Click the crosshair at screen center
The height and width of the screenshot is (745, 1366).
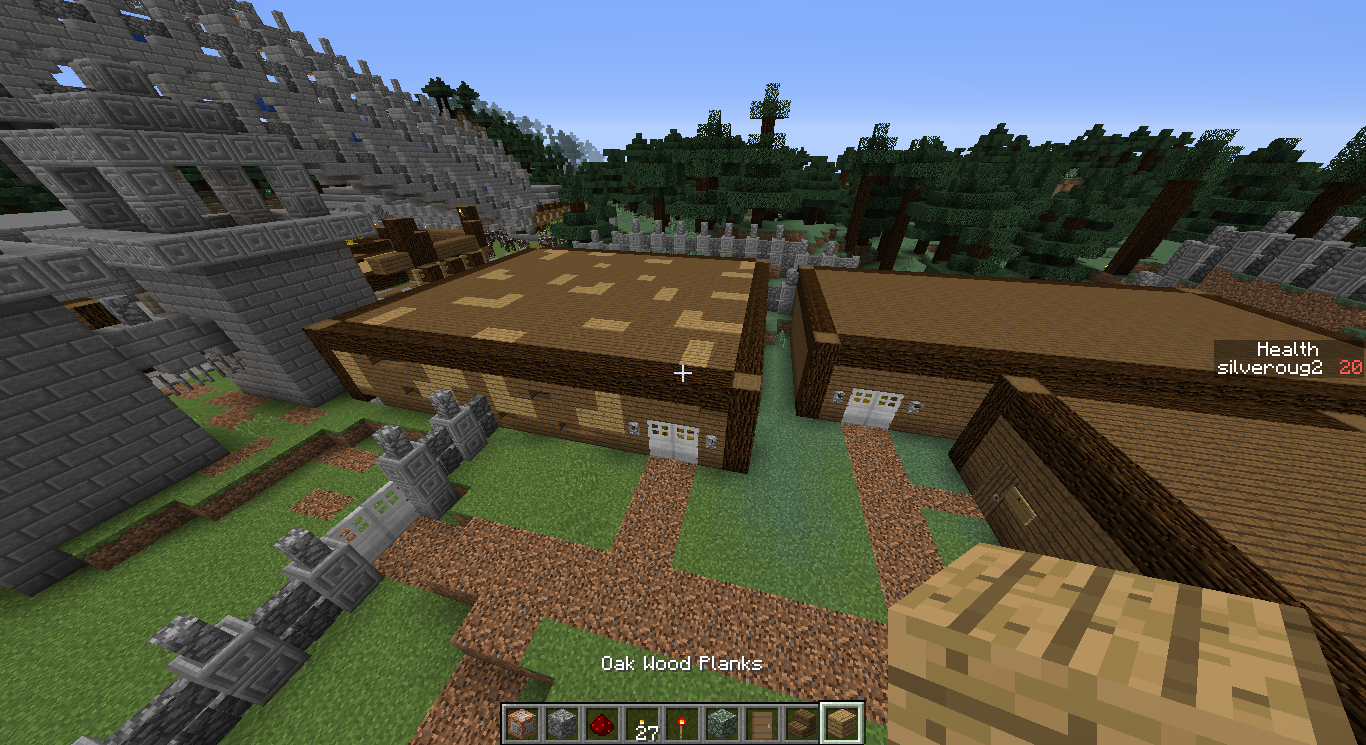click(683, 373)
